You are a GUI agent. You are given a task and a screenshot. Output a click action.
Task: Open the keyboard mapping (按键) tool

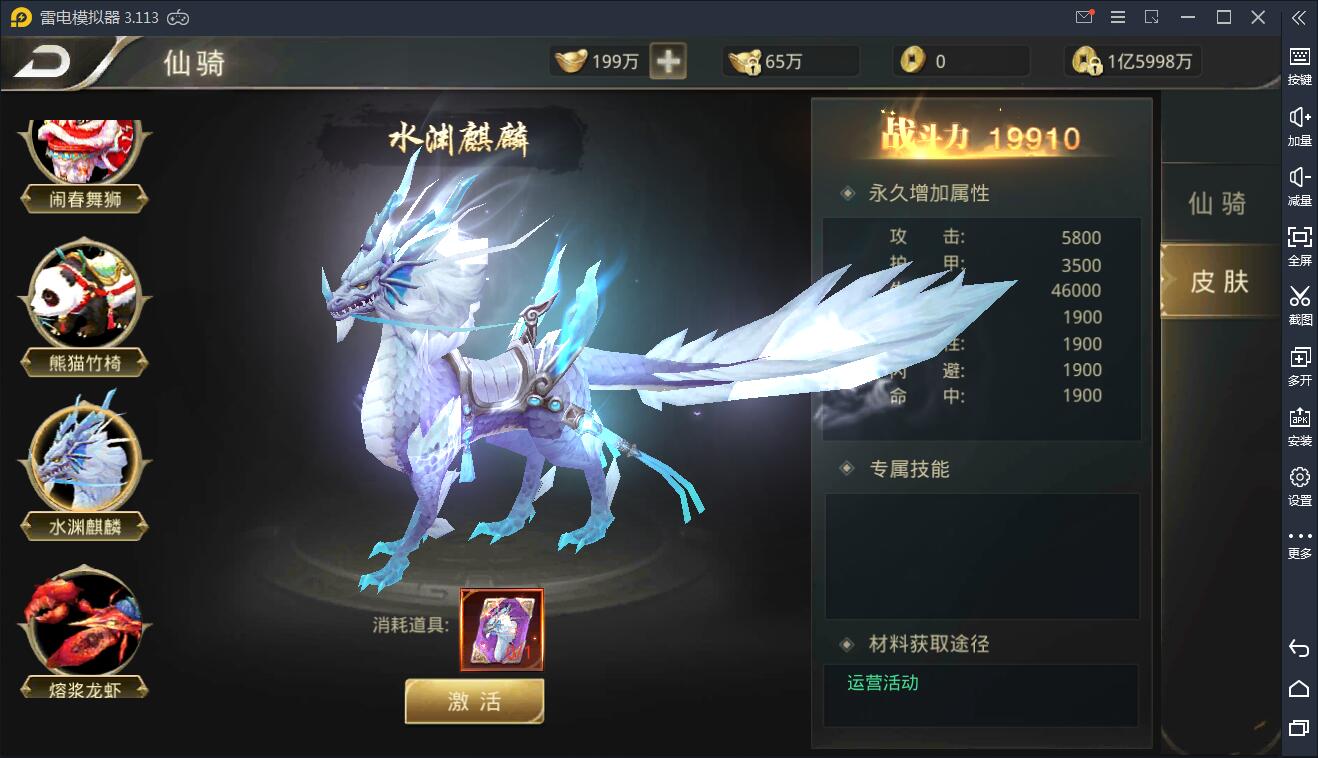click(1298, 63)
